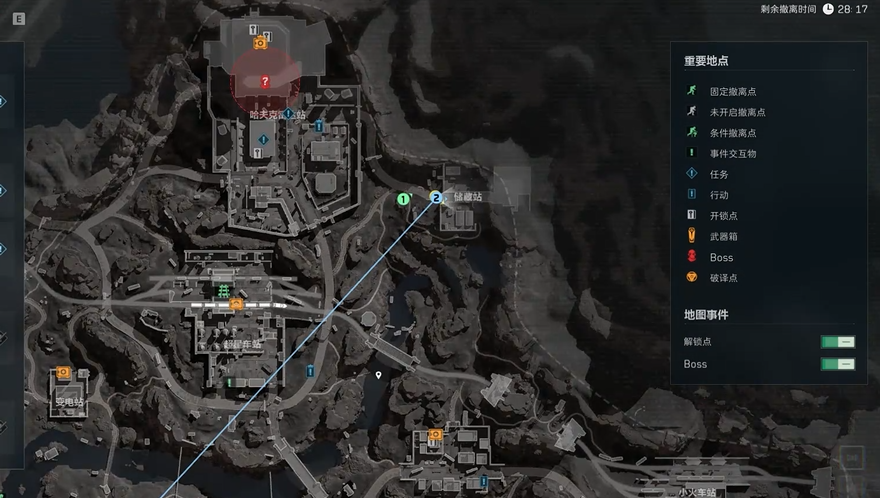Screen dimensions: 880x498
Task: Toggle the 解锁点 map event switch
Action: point(838,342)
